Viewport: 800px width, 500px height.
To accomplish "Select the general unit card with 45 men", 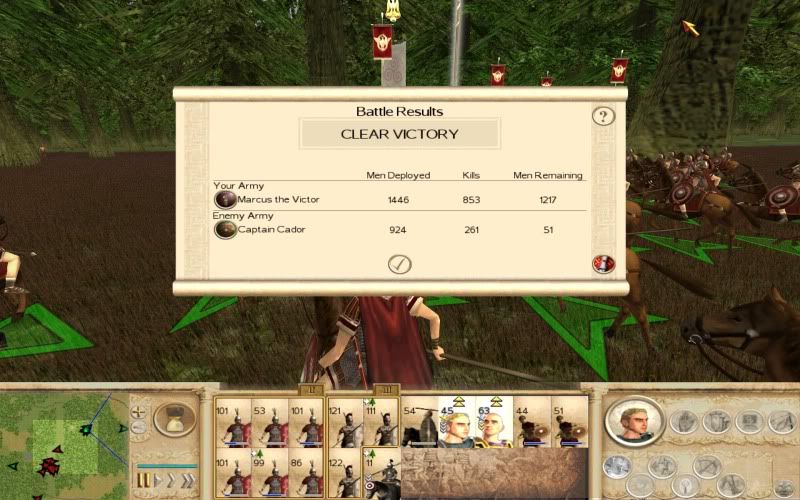I will tap(457, 424).
